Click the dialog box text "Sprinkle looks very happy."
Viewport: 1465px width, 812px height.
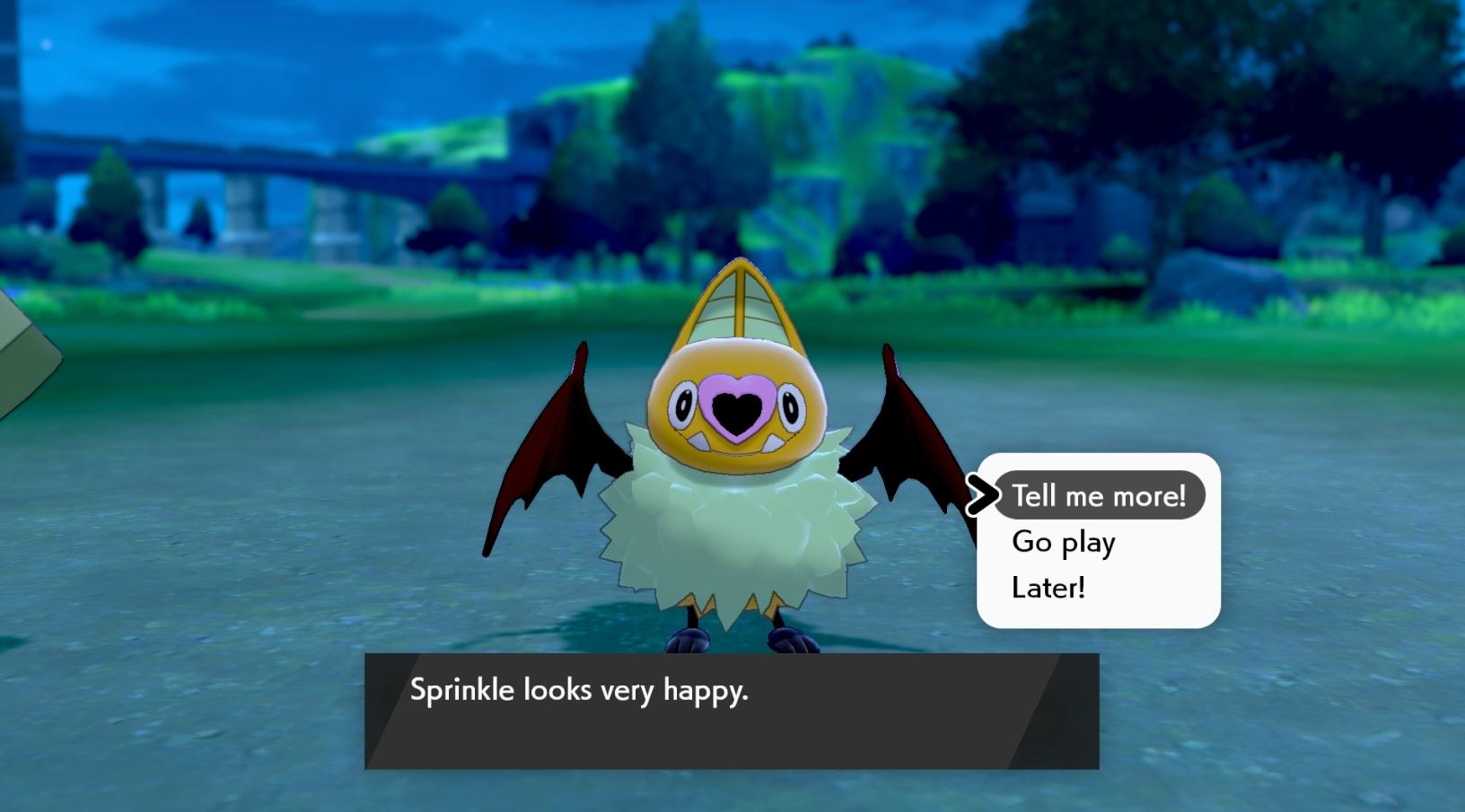click(580, 691)
